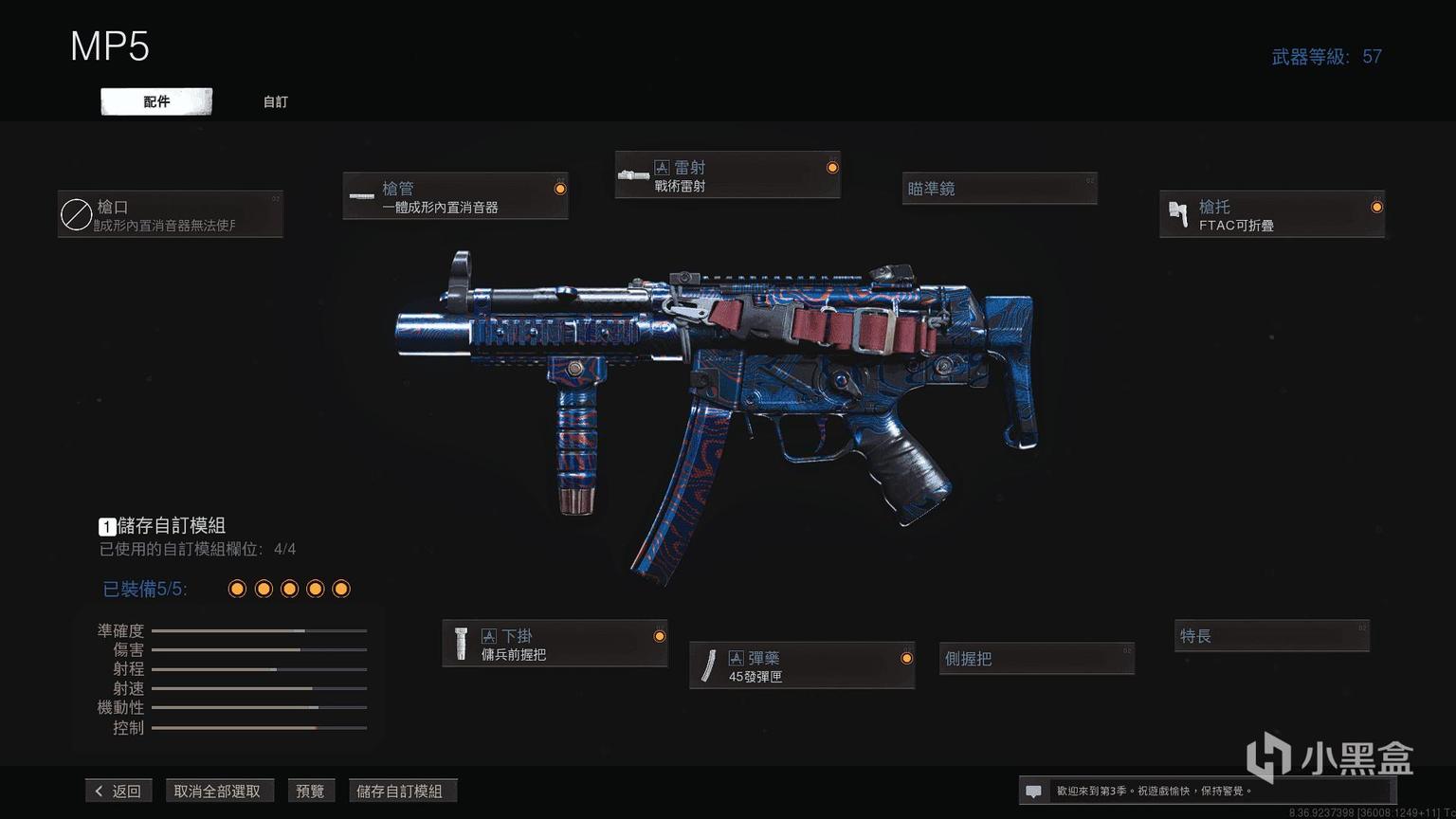Open the empty 瞄準鏡 optic slot
Viewport: 1456px width, 819px height.
coord(999,189)
